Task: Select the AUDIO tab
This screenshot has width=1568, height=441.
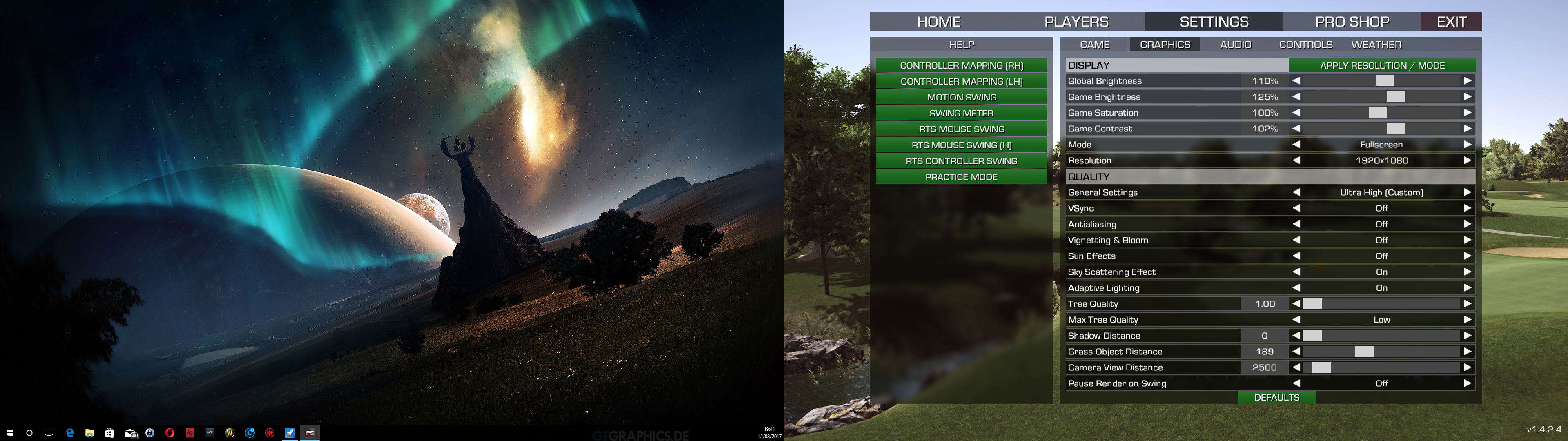Action: (1235, 45)
